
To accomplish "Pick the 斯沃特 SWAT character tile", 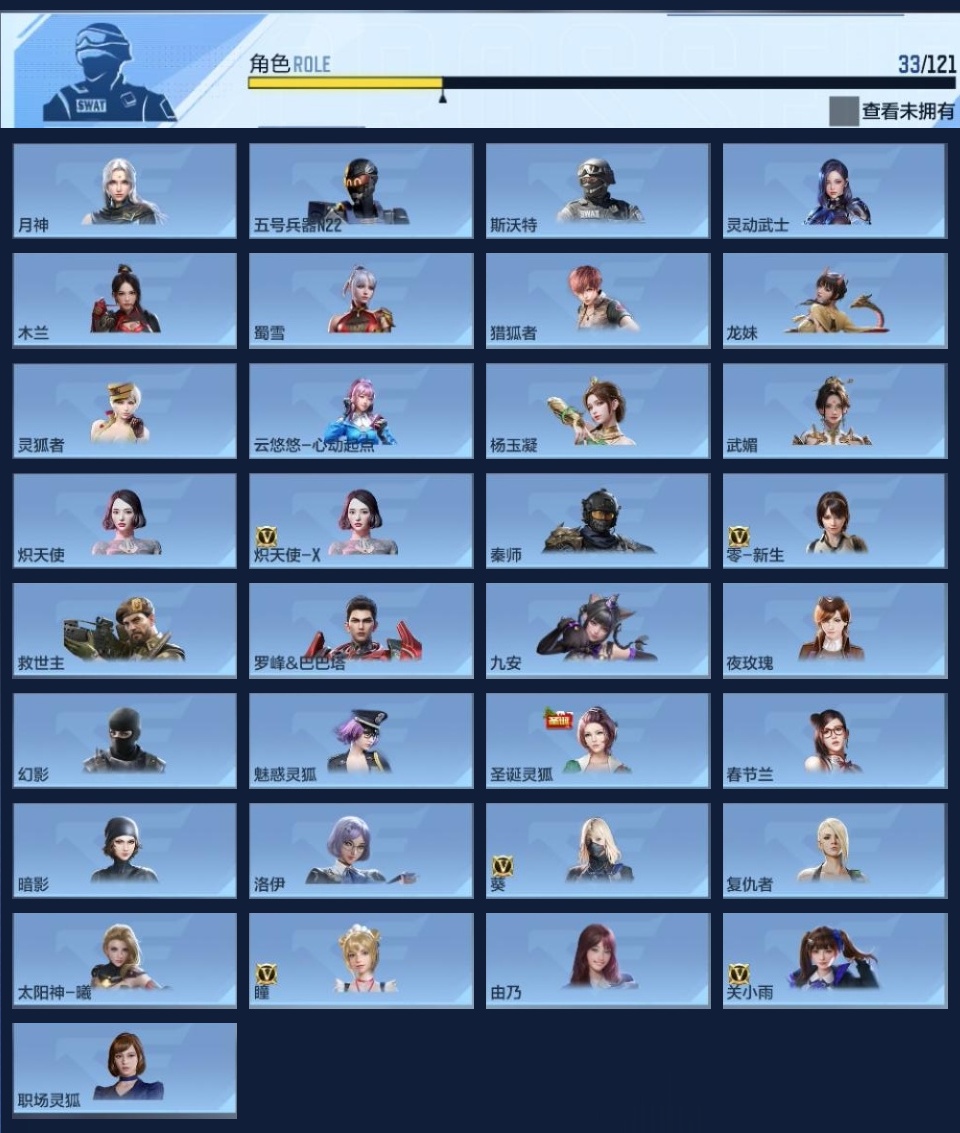I will [x=598, y=191].
